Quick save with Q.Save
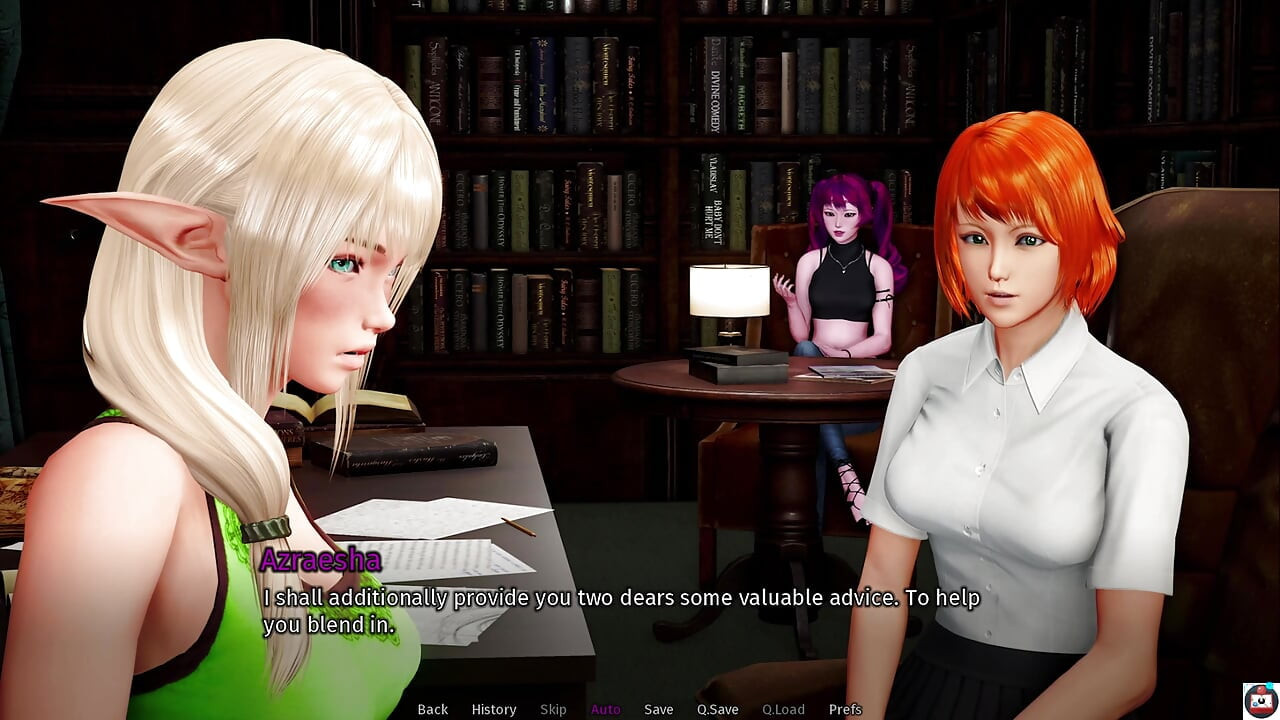 pos(717,709)
